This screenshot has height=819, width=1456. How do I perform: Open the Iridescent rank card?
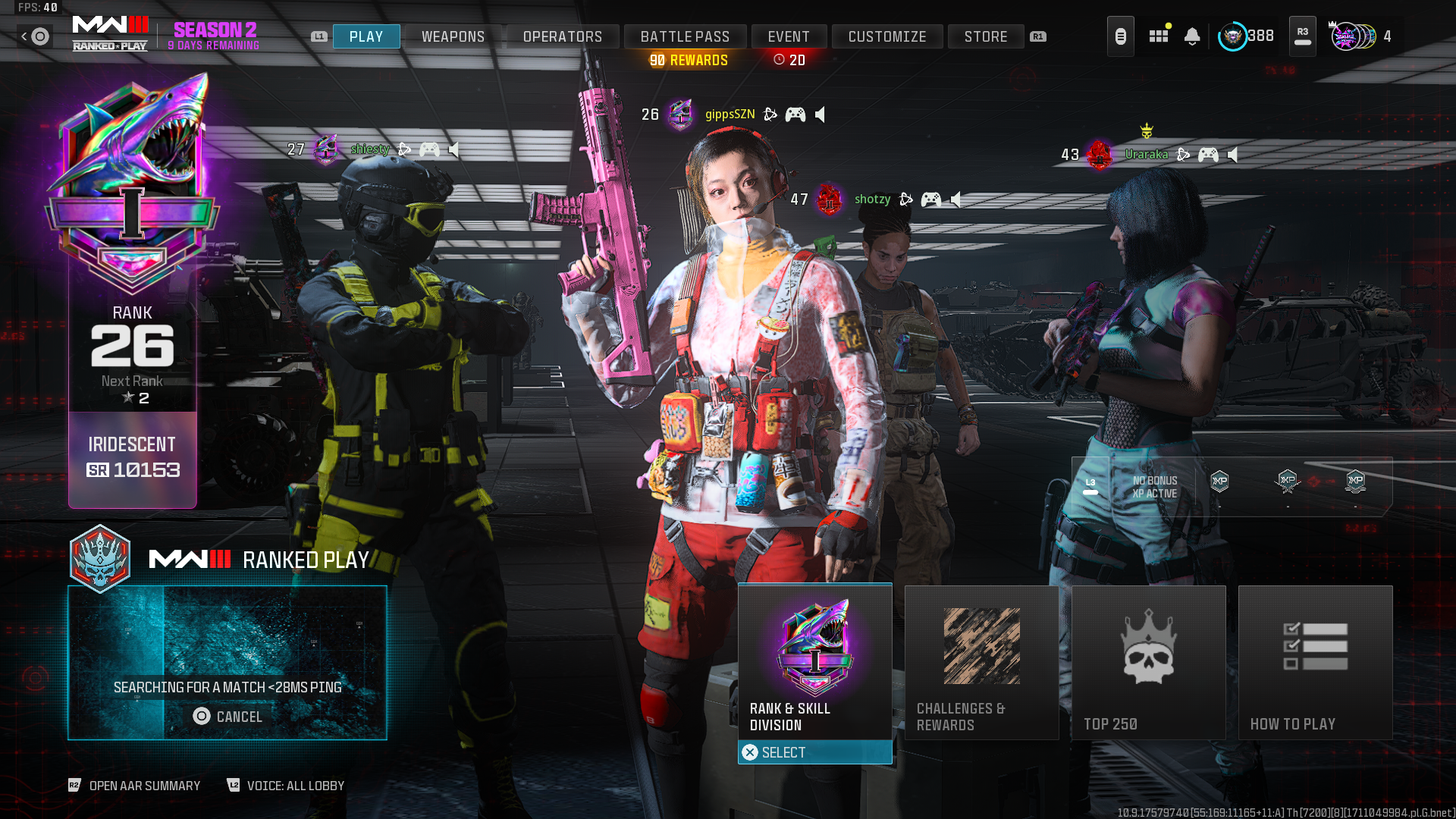(133, 459)
